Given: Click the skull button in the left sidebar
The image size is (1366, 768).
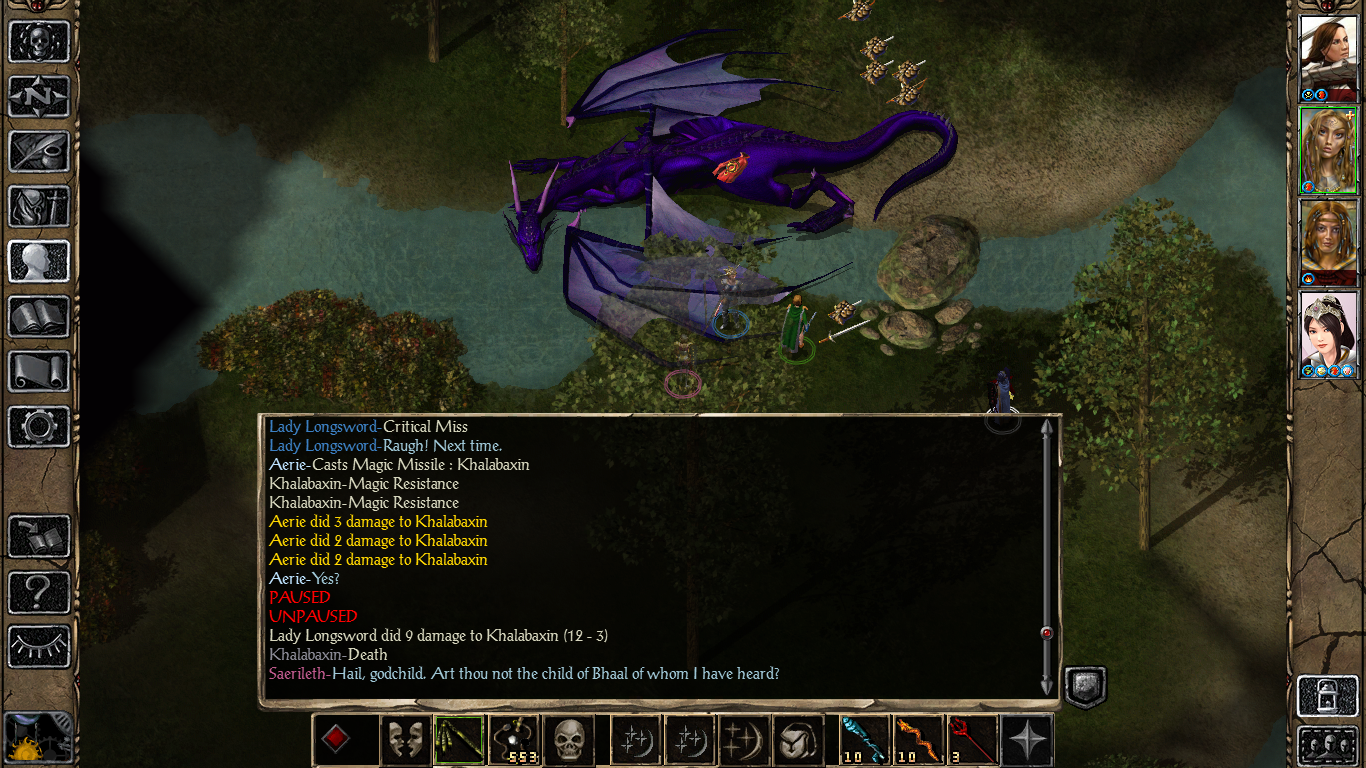Looking at the screenshot, I should (x=39, y=42).
